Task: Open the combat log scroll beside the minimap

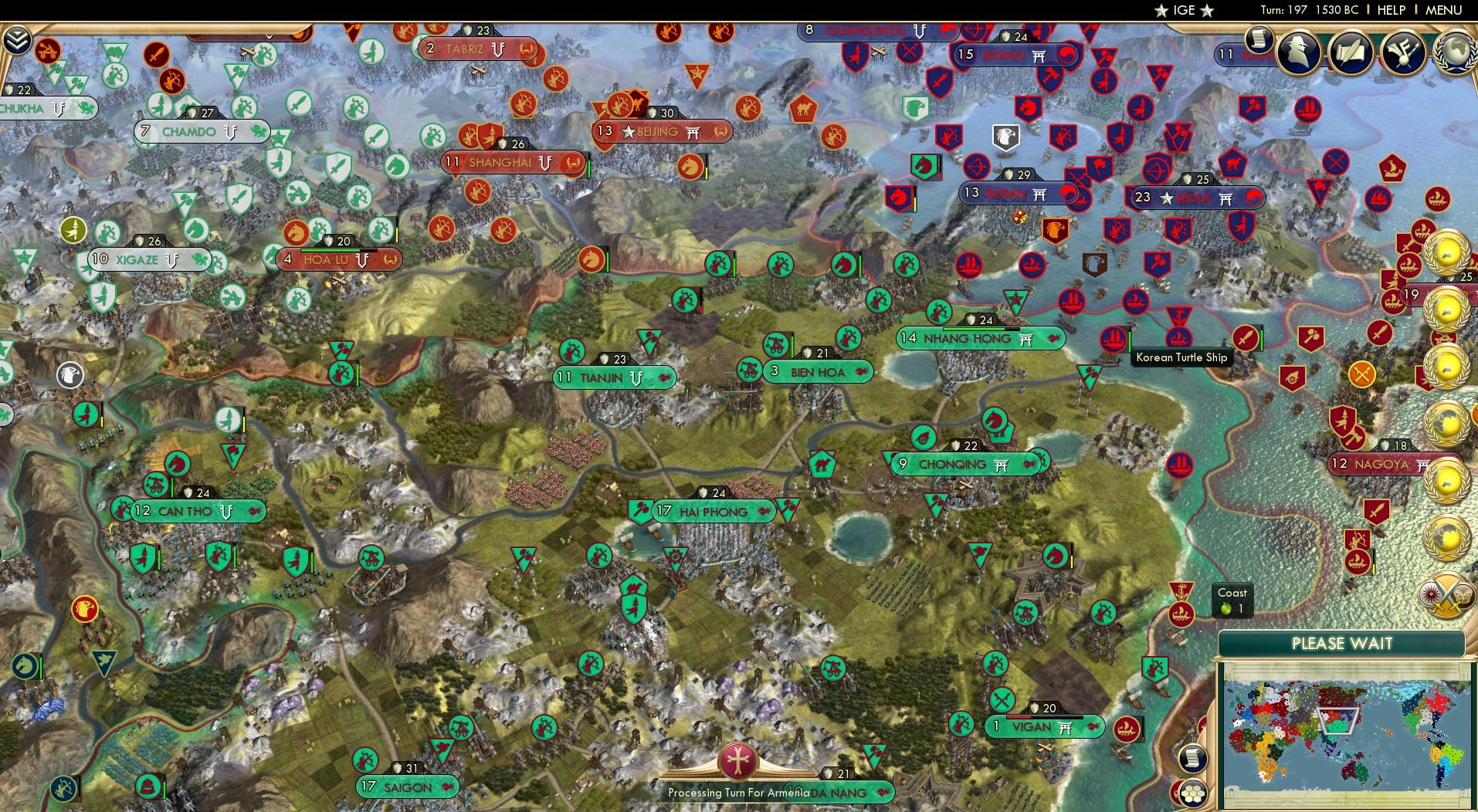Action: [x=1194, y=758]
